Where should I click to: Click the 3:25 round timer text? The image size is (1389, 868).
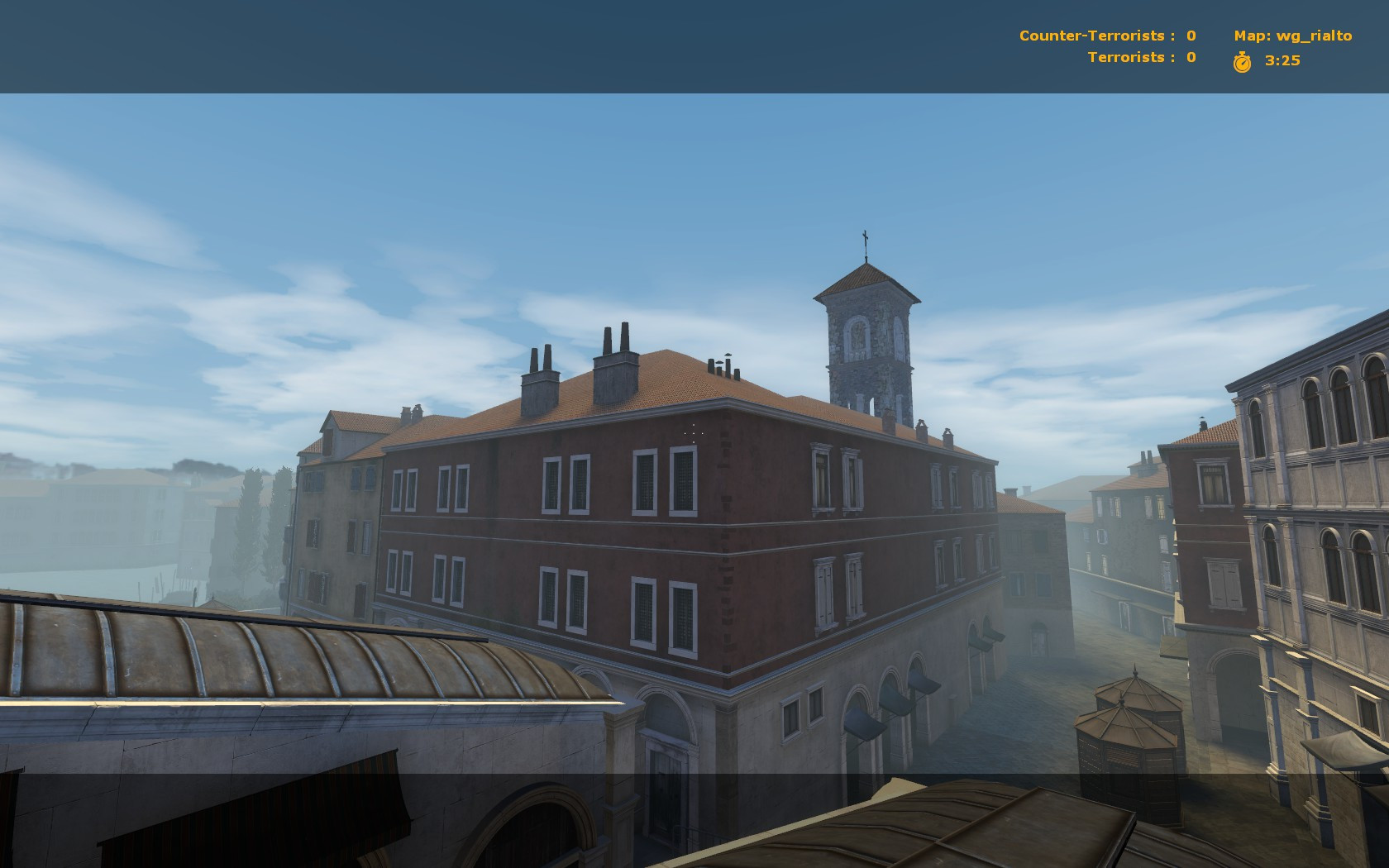1281,60
